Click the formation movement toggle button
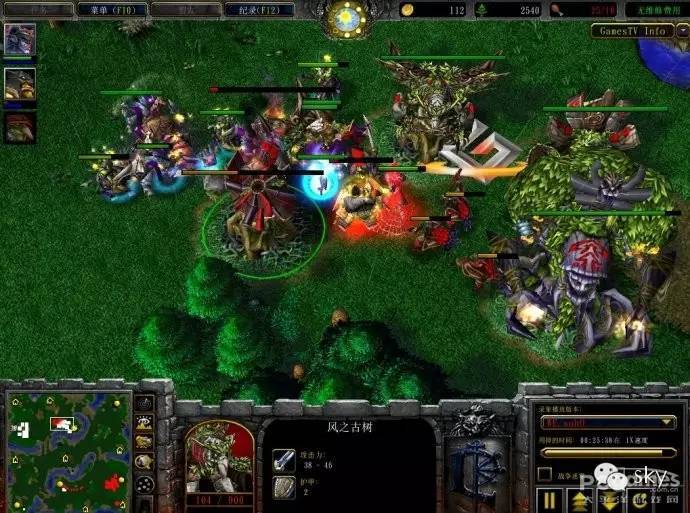The width and height of the screenshot is (690, 513). click(145, 484)
